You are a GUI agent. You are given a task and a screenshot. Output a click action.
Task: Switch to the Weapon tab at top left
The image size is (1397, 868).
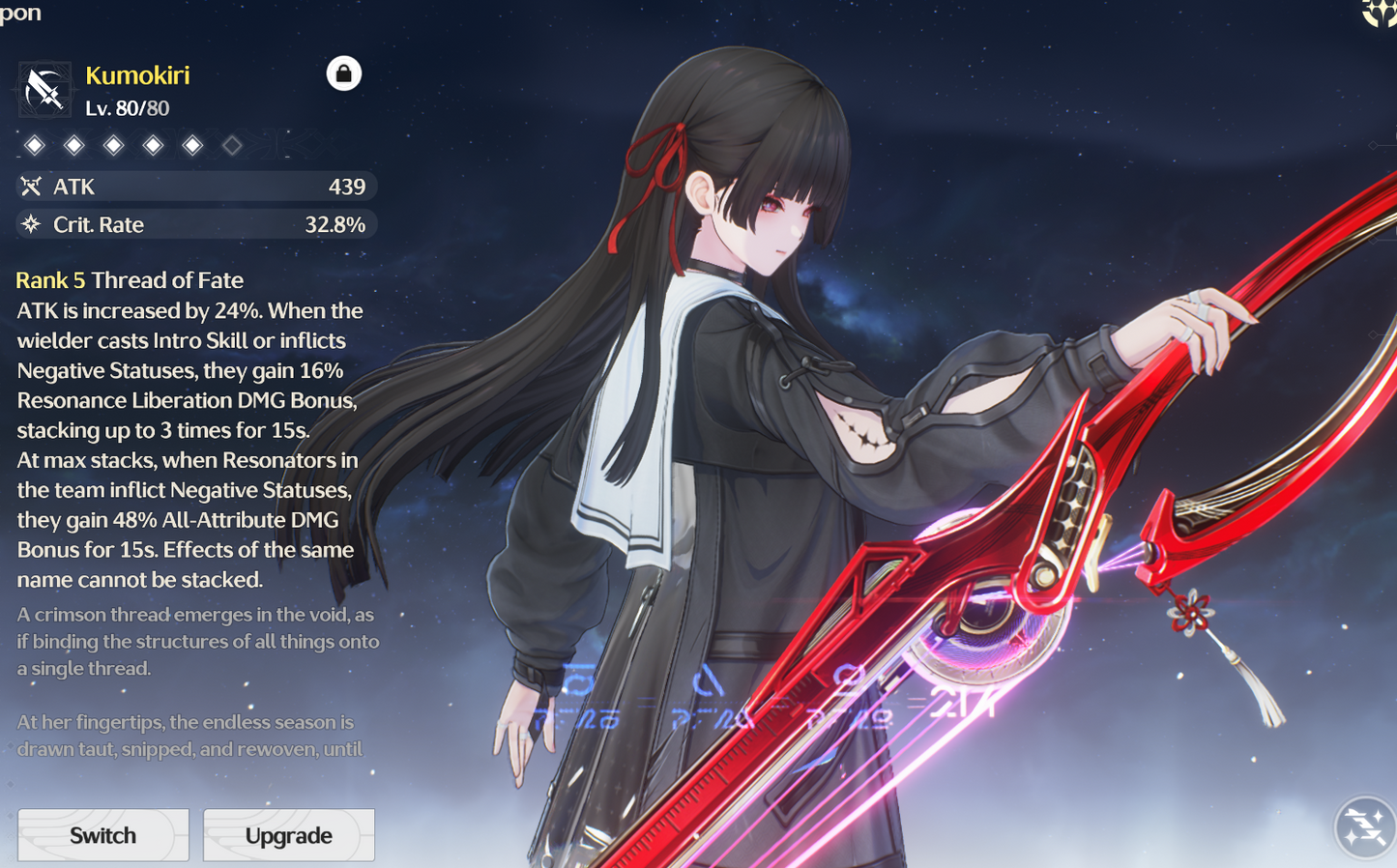(x=19, y=13)
